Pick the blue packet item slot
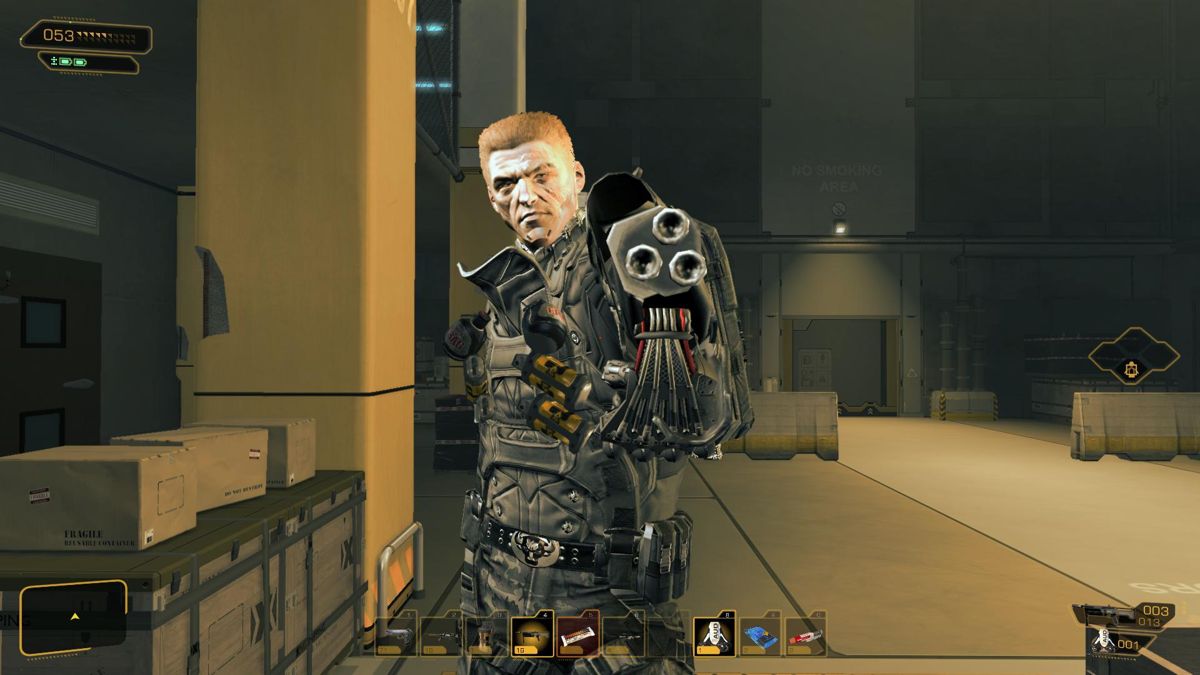Image resolution: width=1200 pixels, height=675 pixels. click(760, 636)
